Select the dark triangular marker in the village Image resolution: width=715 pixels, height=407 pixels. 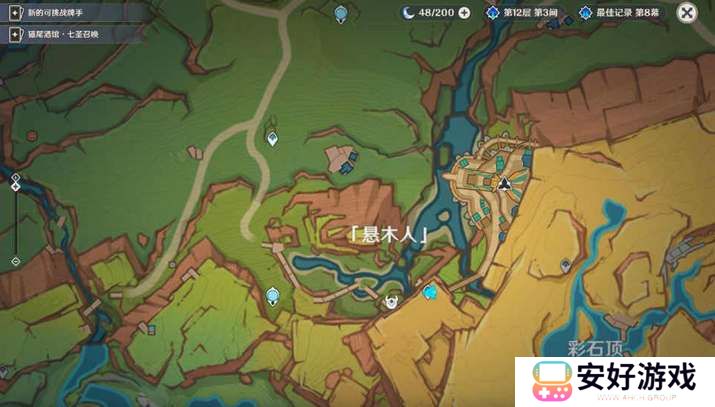click(x=505, y=184)
